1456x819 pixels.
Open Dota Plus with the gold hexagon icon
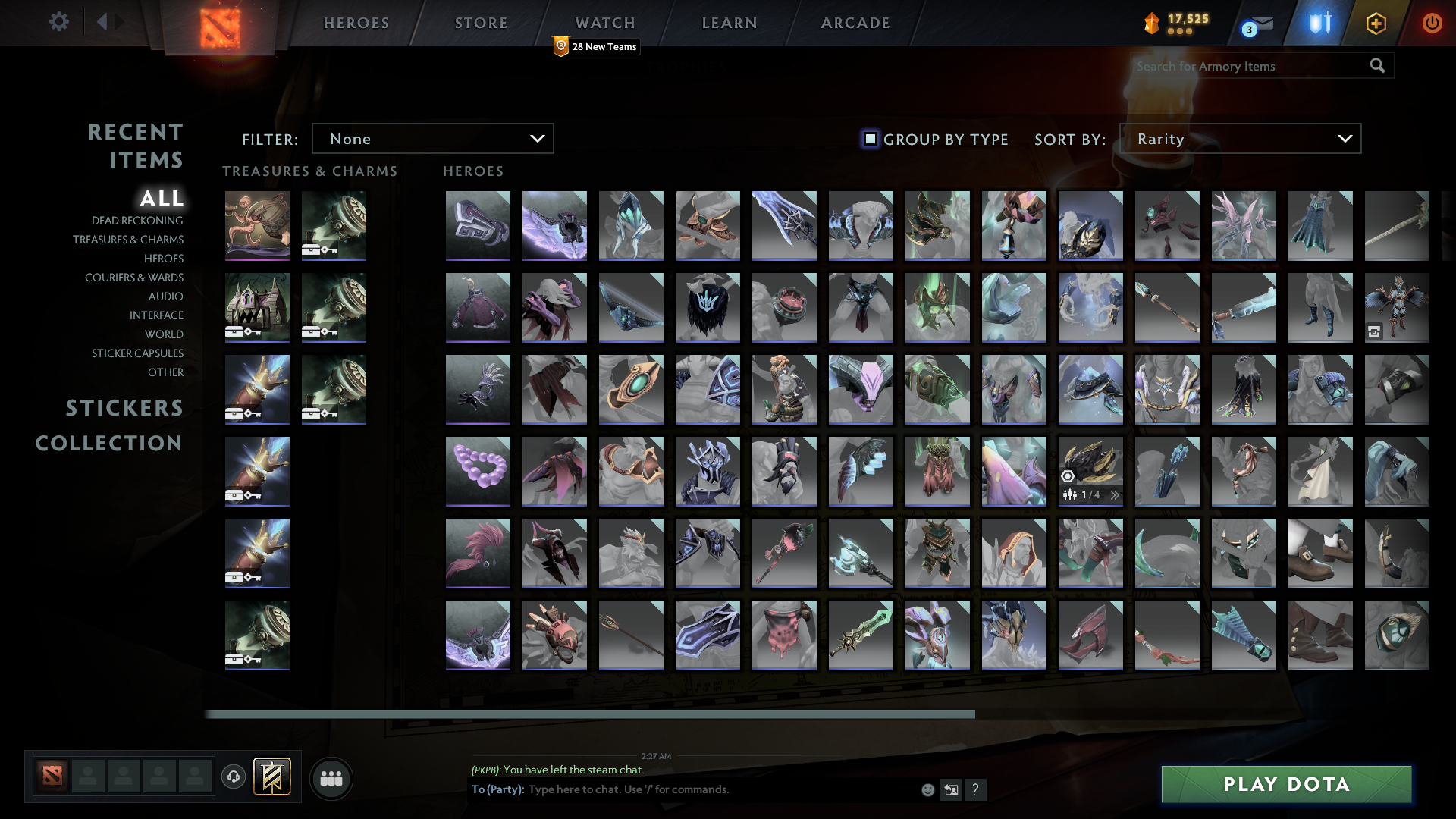click(1375, 23)
